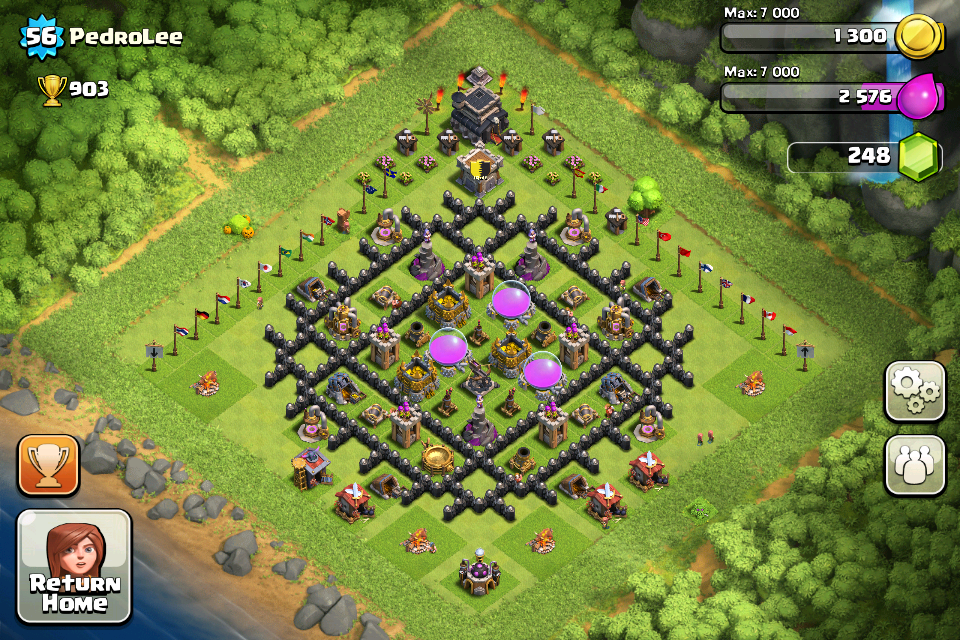Click the green gem icon
Viewport: 960px width, 640px height.
(x=918, y=157)
